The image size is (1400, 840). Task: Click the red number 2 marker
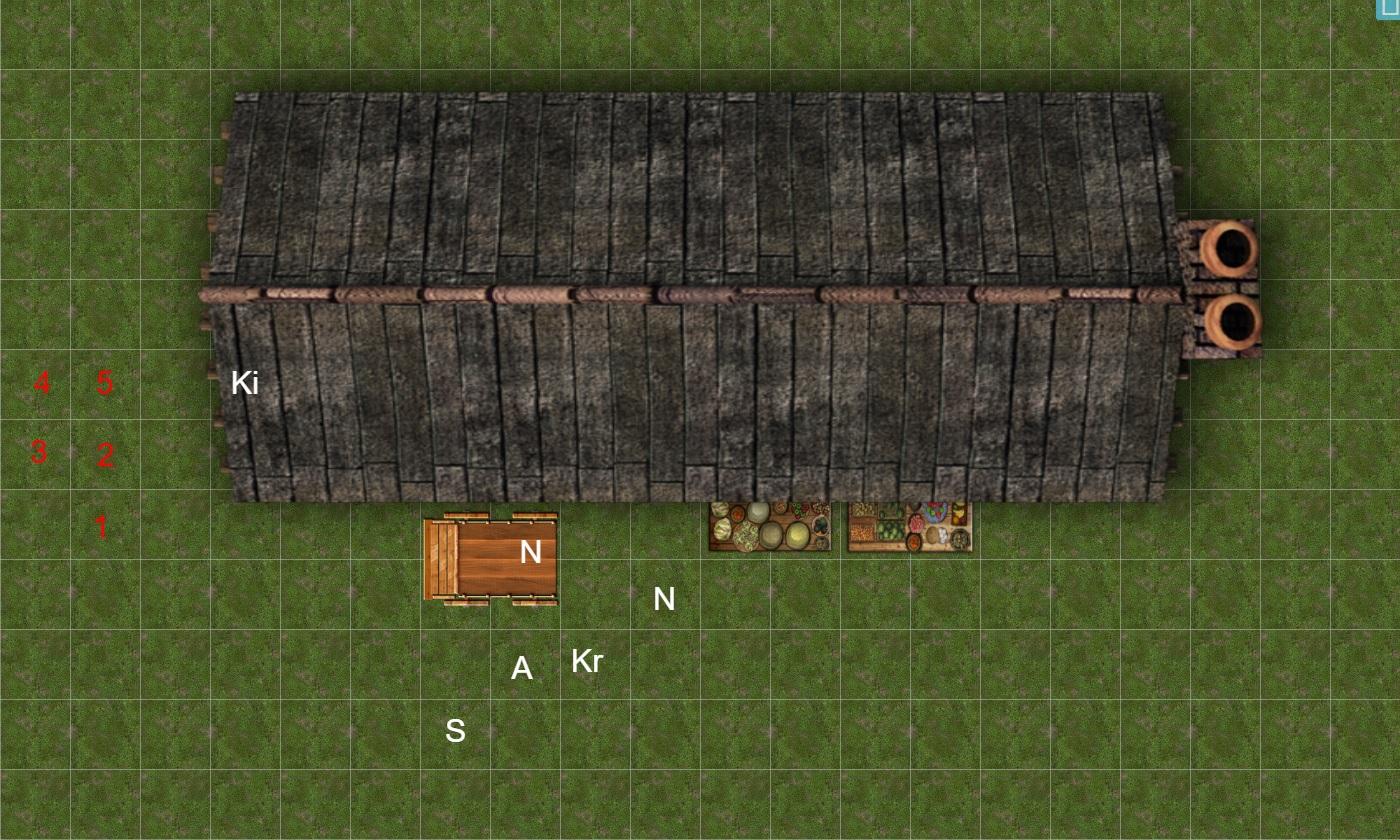pos(105,456)
